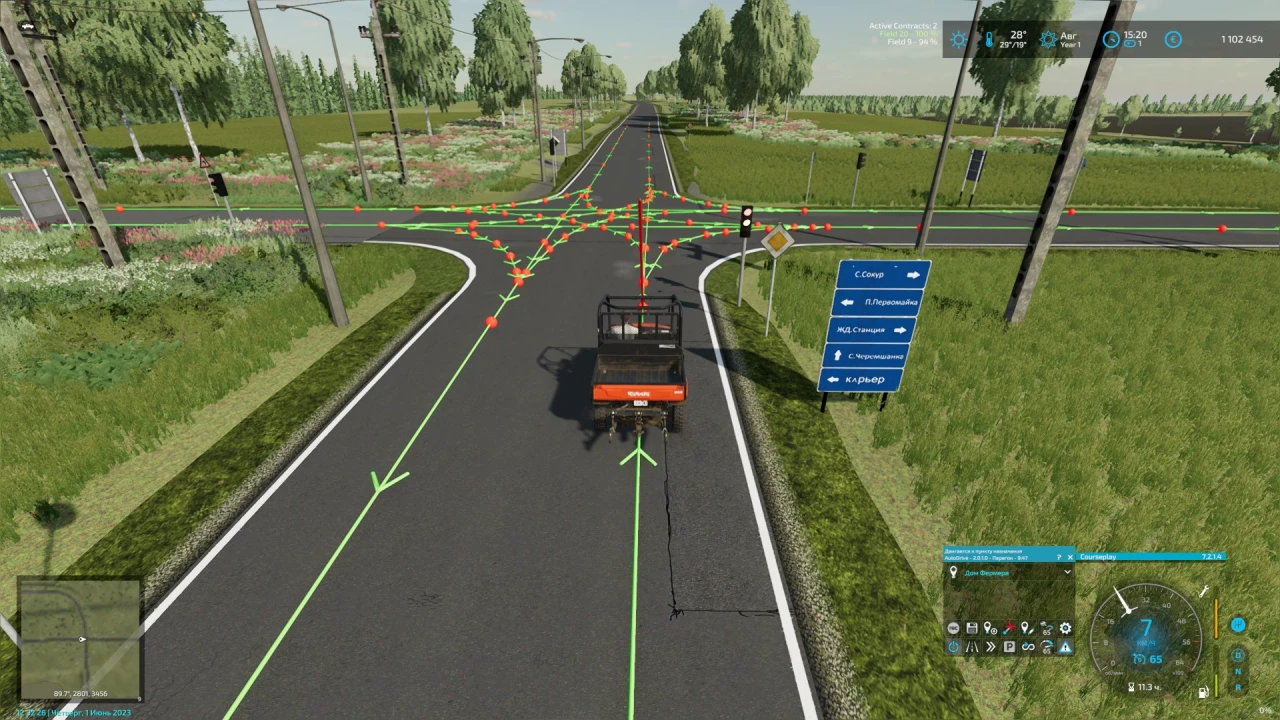Open AutoDrive settings via gear icon
The width and height of the screenshot is (1280, 720).
tap(1064, 628)
